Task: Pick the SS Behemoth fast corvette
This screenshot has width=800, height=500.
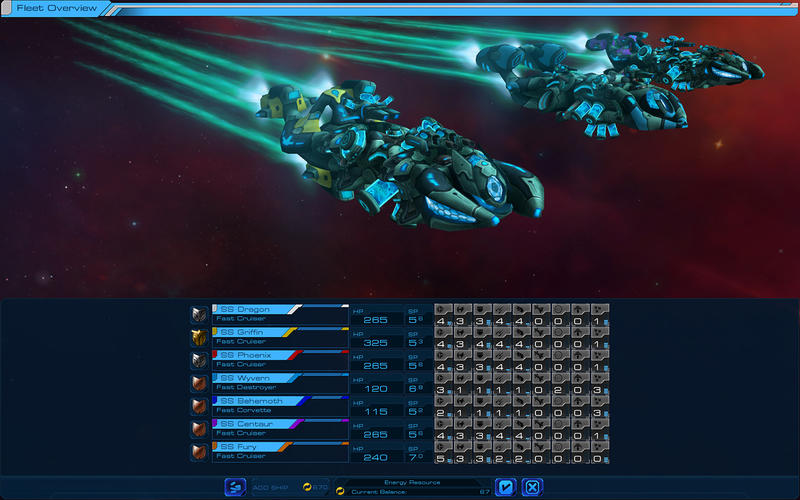Action: (266, 405)
